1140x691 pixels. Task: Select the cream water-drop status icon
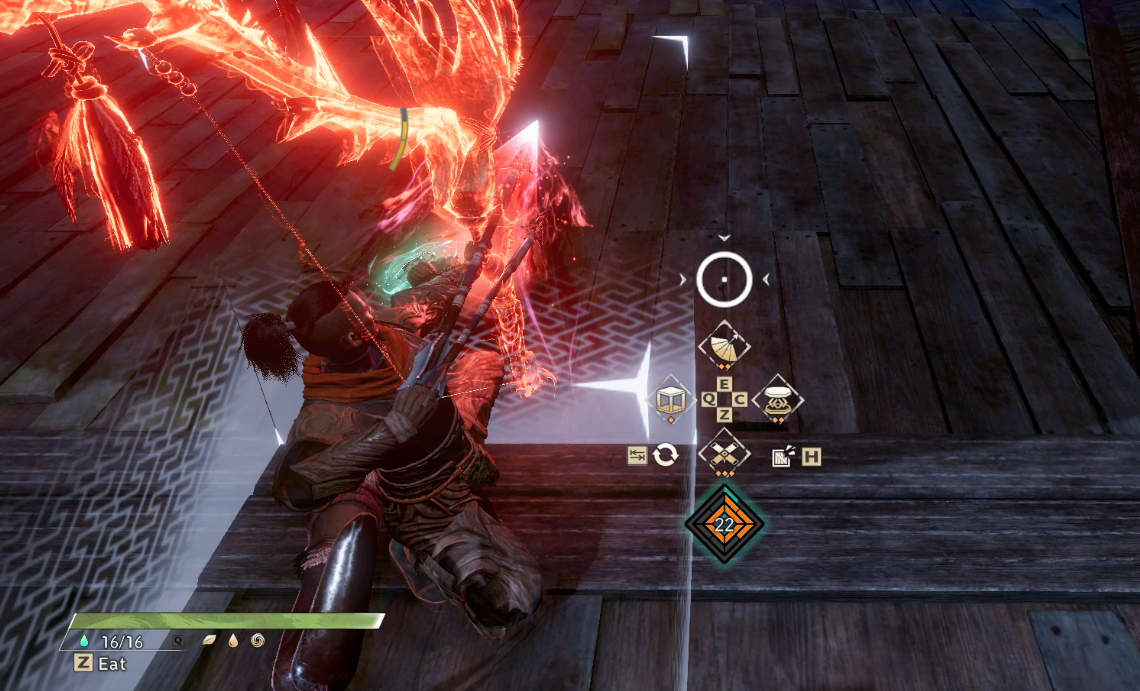pyautogui.click(x=232, y=640)
